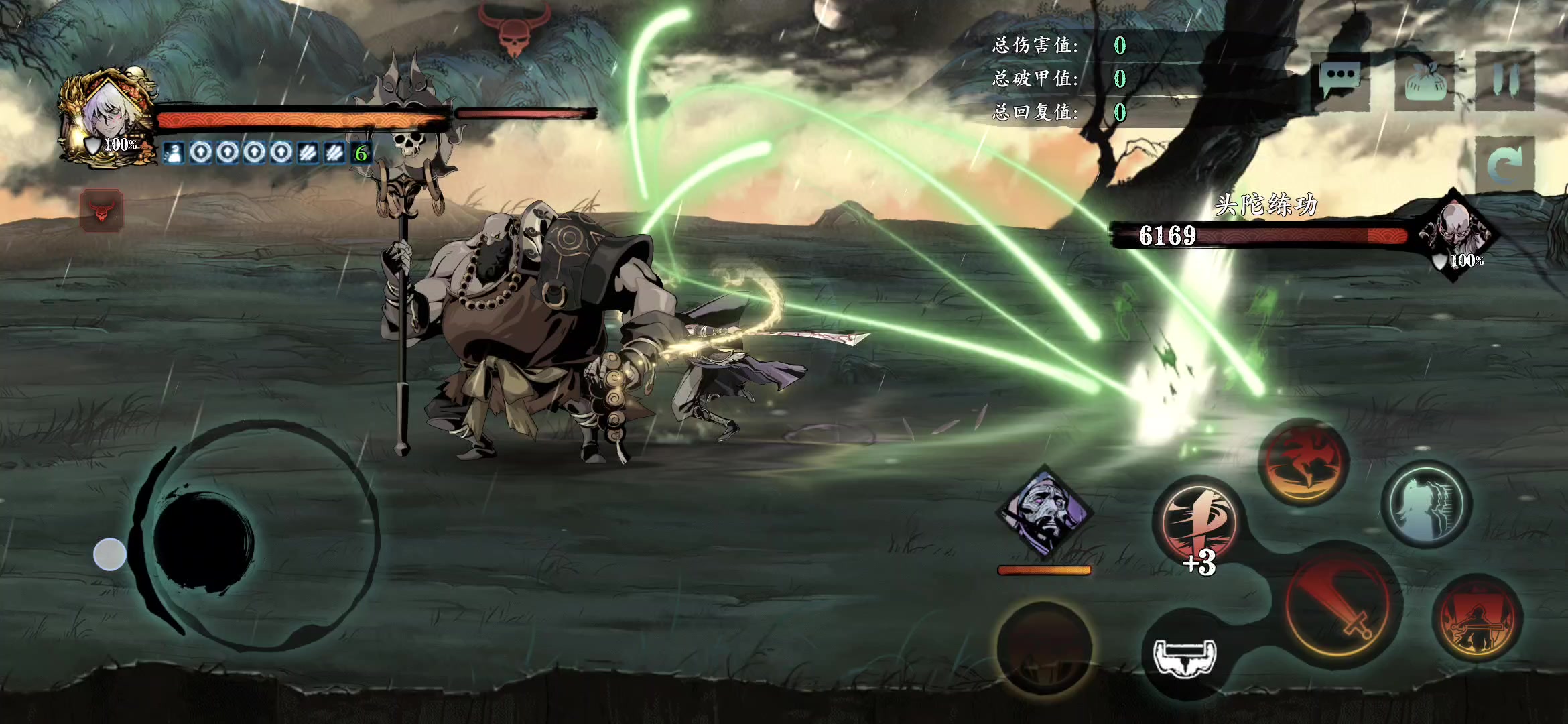
Task: Pause the battle
Action: (x=1505, y=81)
